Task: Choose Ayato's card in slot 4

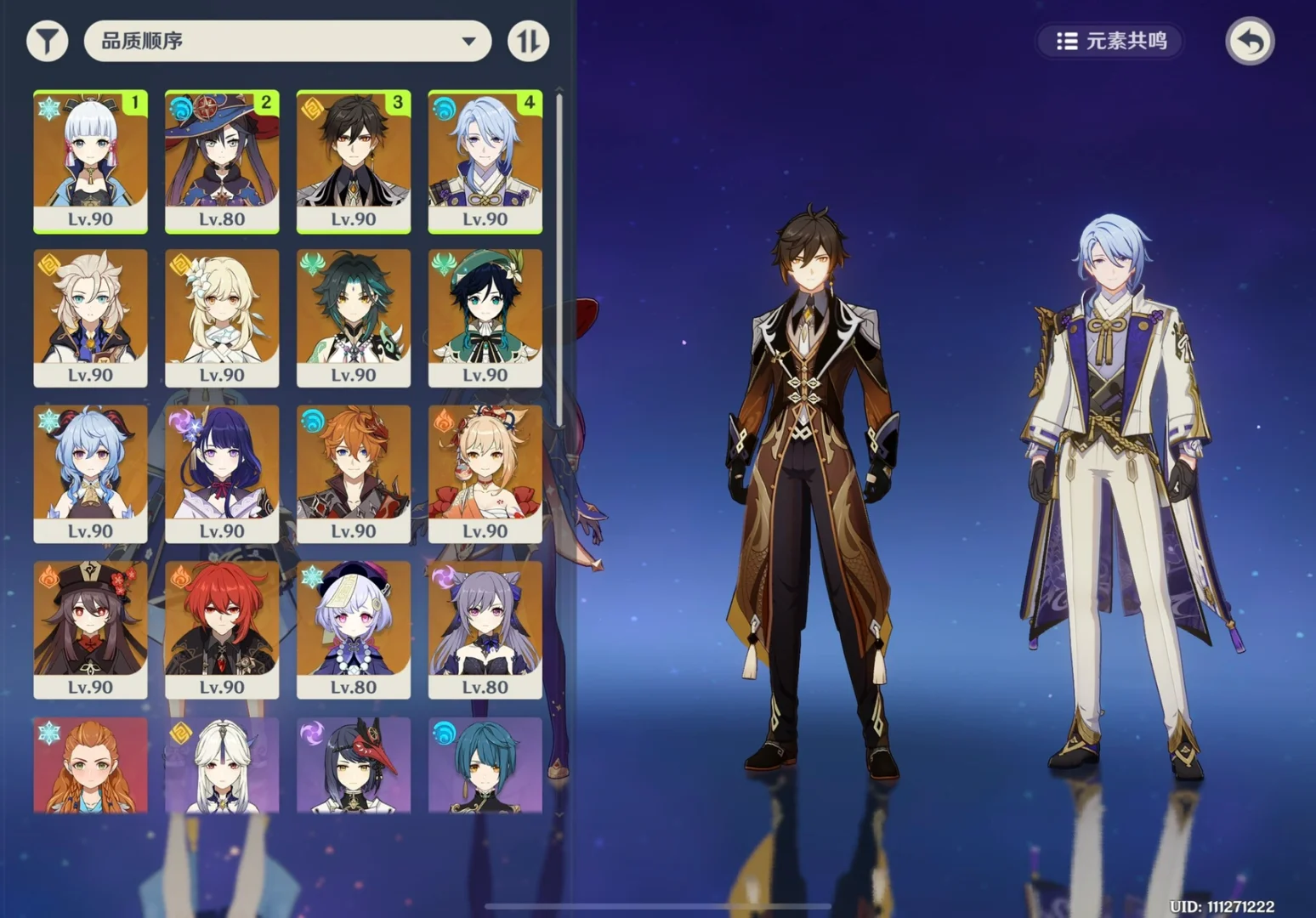Action: (485, 161)
